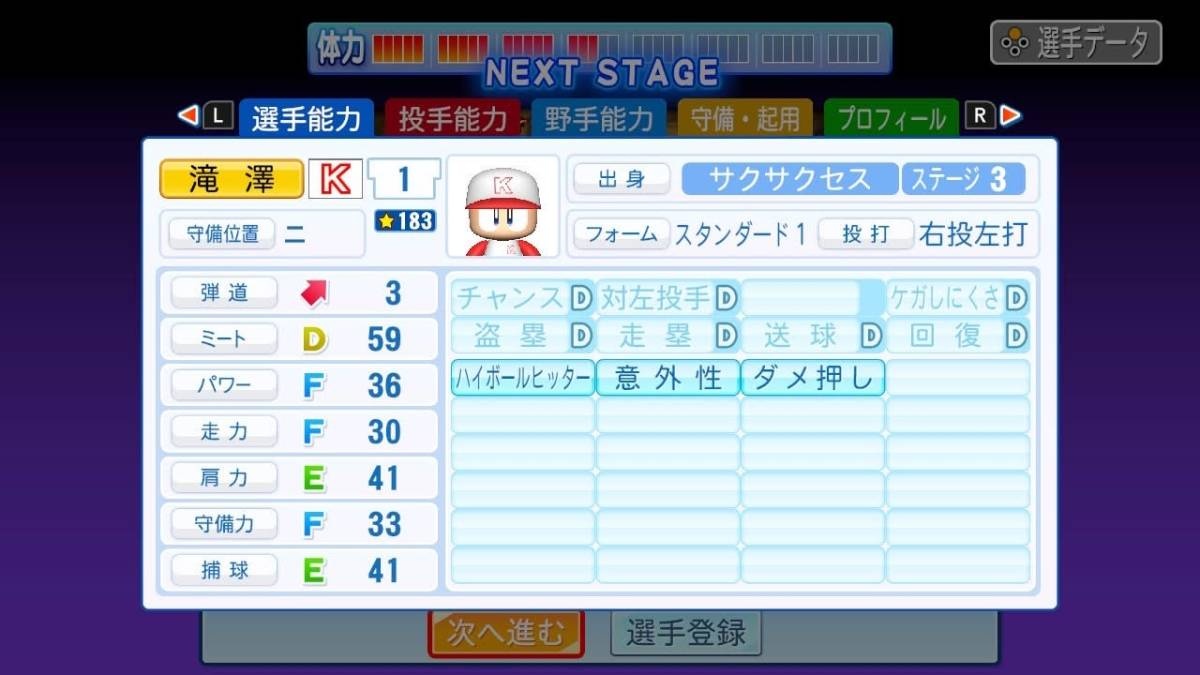Click the パワー stat label
This screenshot has height=675, width=1200.
(x=224, y=385)
